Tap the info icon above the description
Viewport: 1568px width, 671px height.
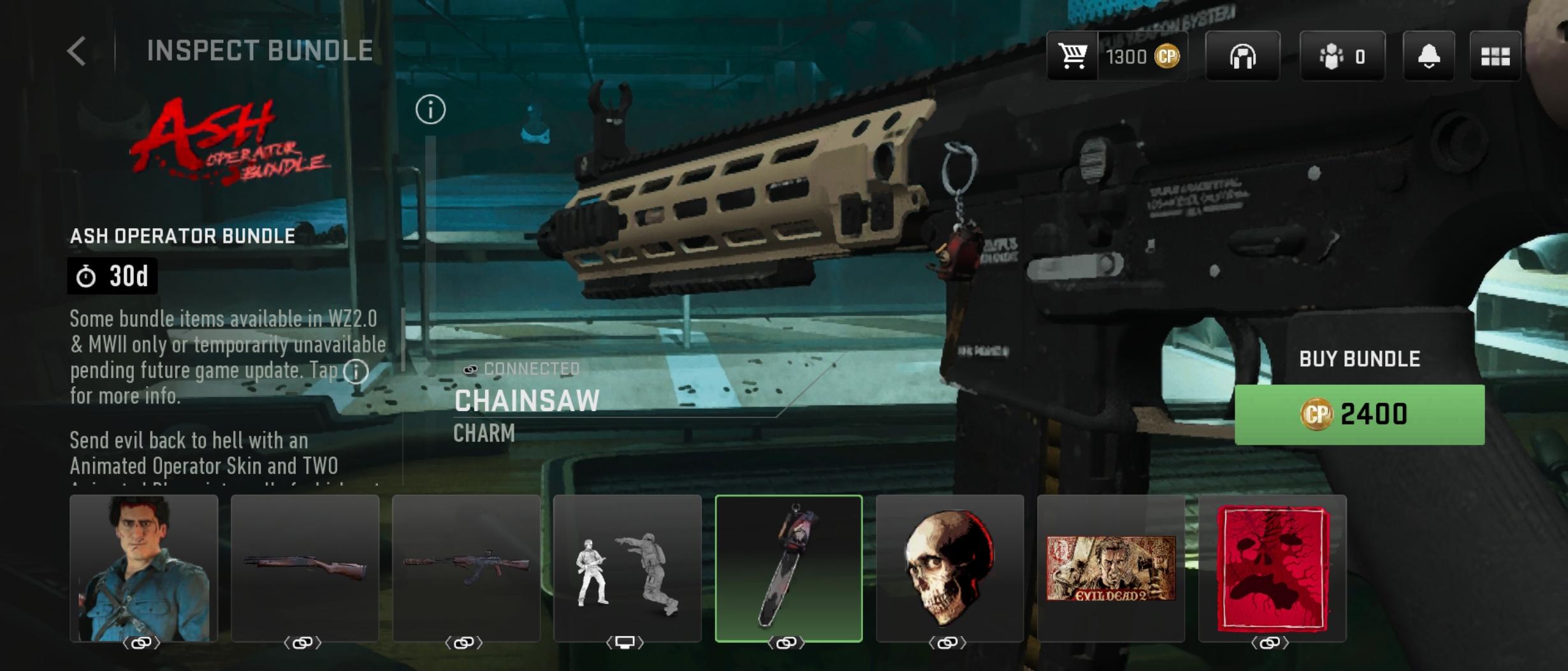pyautogui.click(x=430, y=110)
